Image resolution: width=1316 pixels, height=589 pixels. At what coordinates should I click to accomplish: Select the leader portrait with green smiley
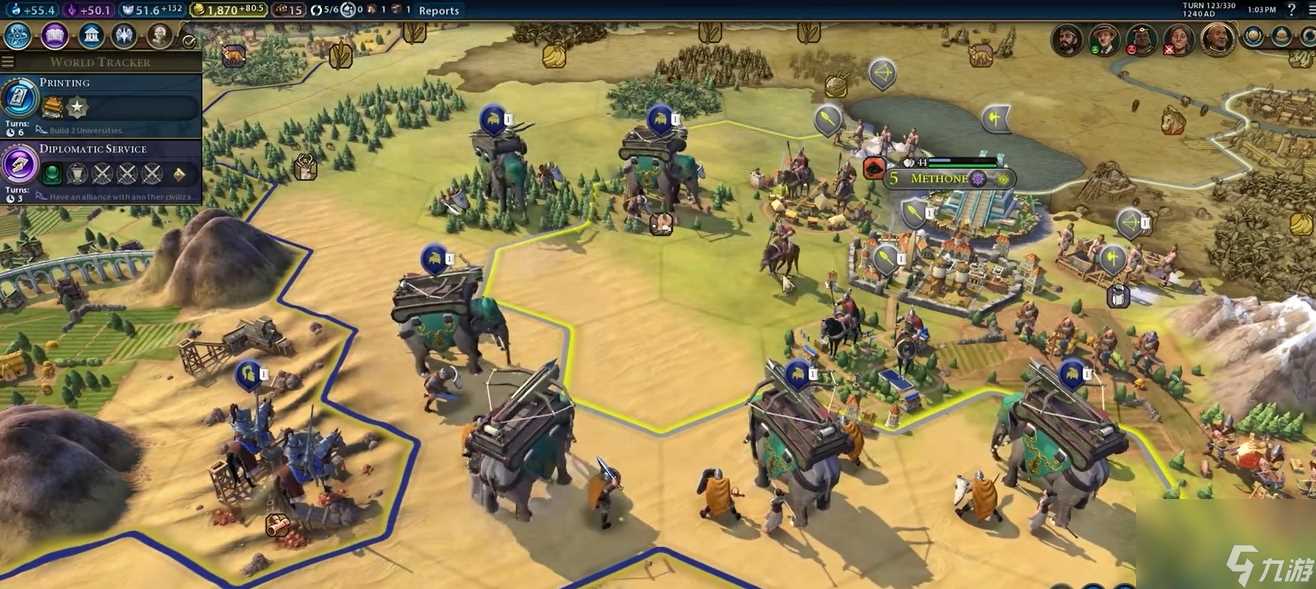click(1104, 40)
